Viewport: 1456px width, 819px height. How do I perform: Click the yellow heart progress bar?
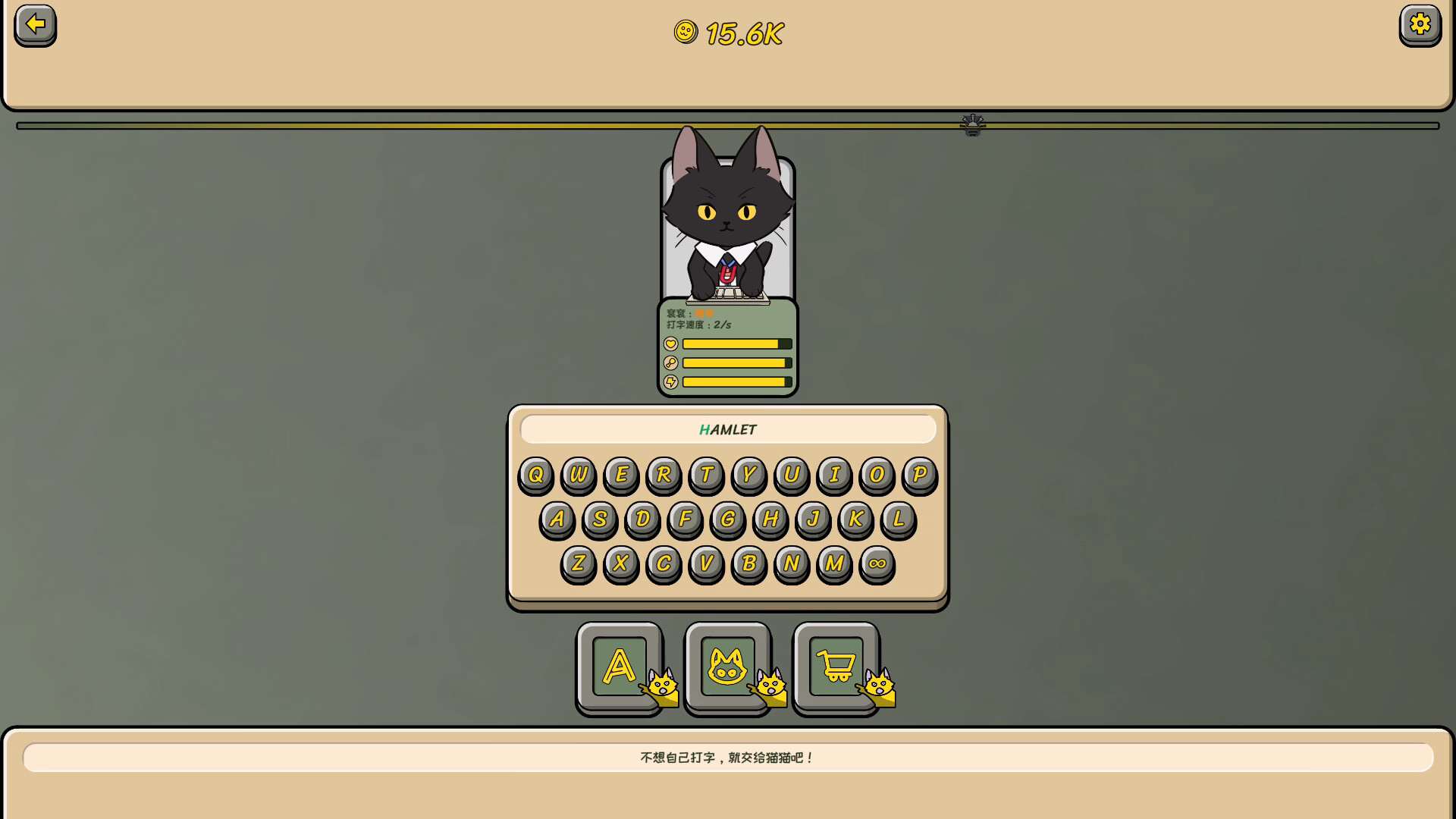pyautogui.click(x=732, y=344)
